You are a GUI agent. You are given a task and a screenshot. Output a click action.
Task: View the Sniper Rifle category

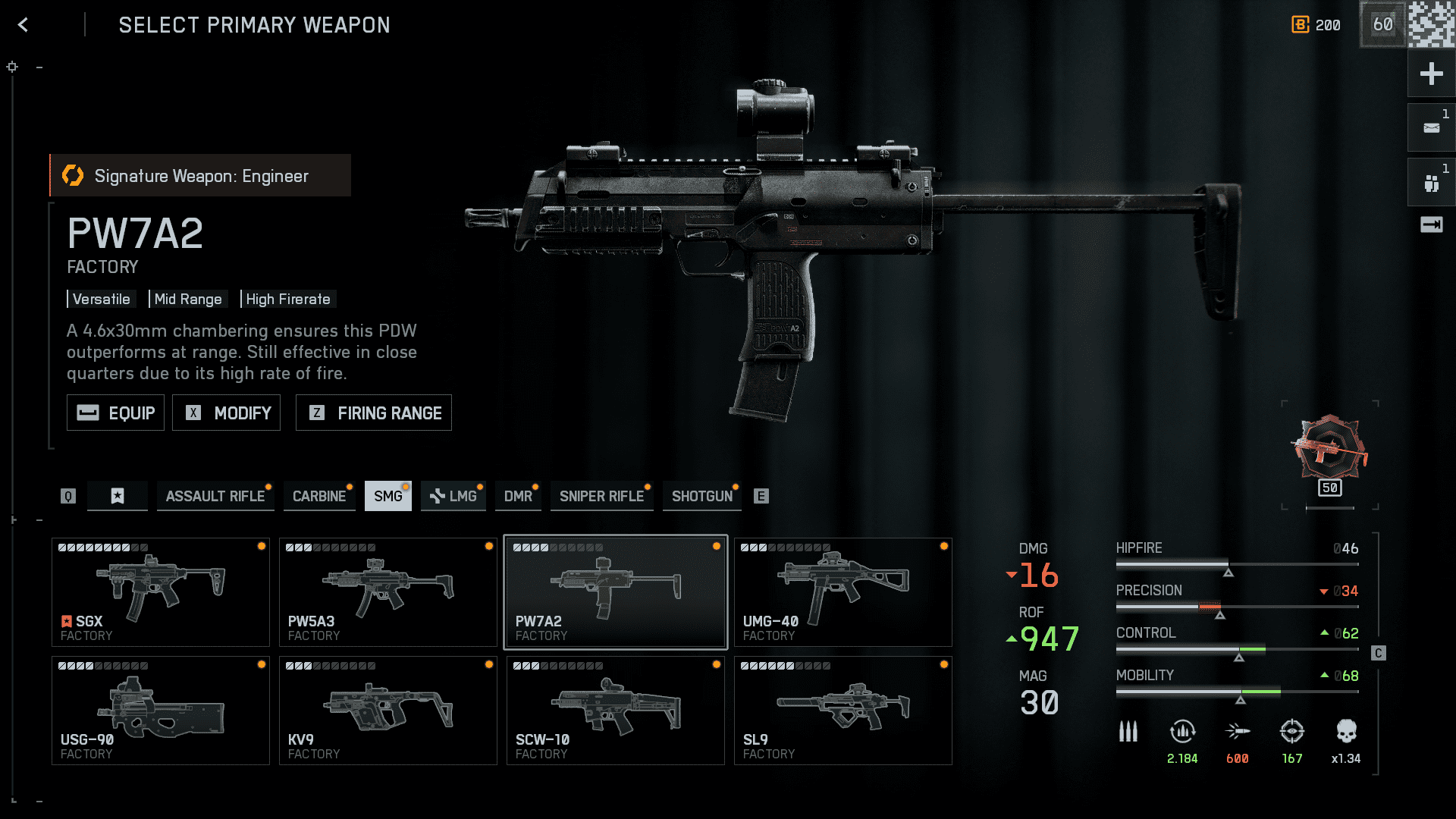601,497
